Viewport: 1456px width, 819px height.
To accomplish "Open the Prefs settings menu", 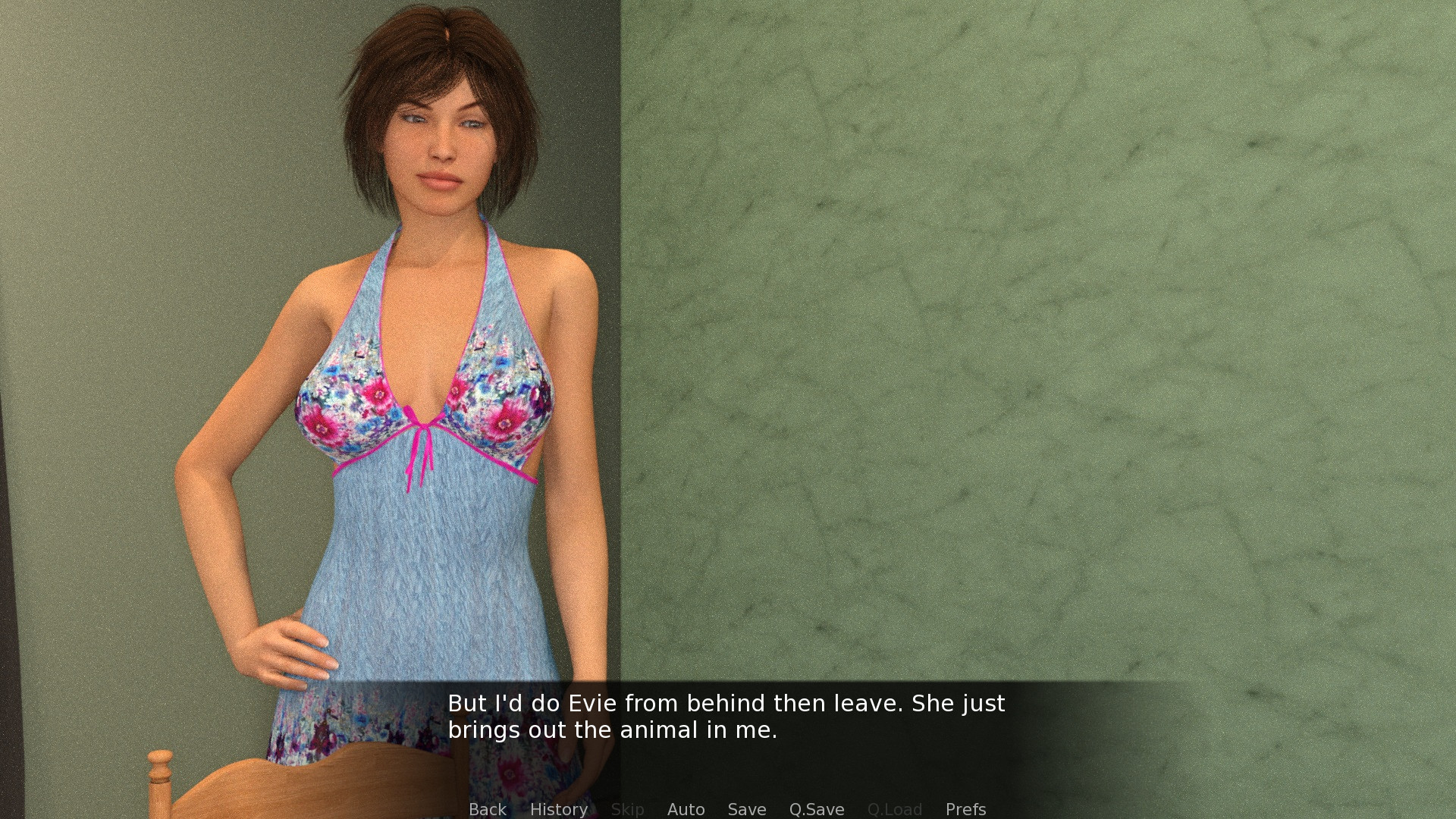I will pyautogui.click(x=965, y=809).
